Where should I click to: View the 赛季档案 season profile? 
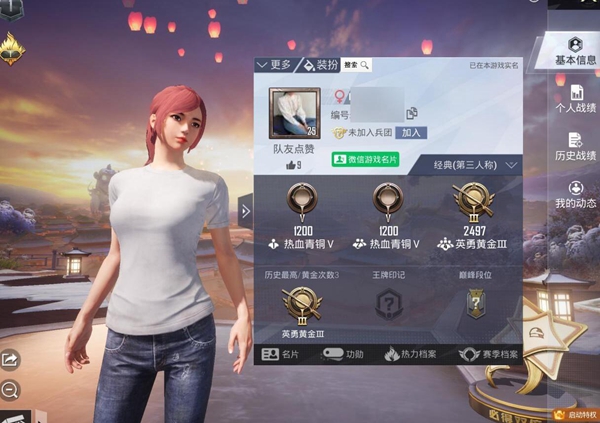click(488, 354)
